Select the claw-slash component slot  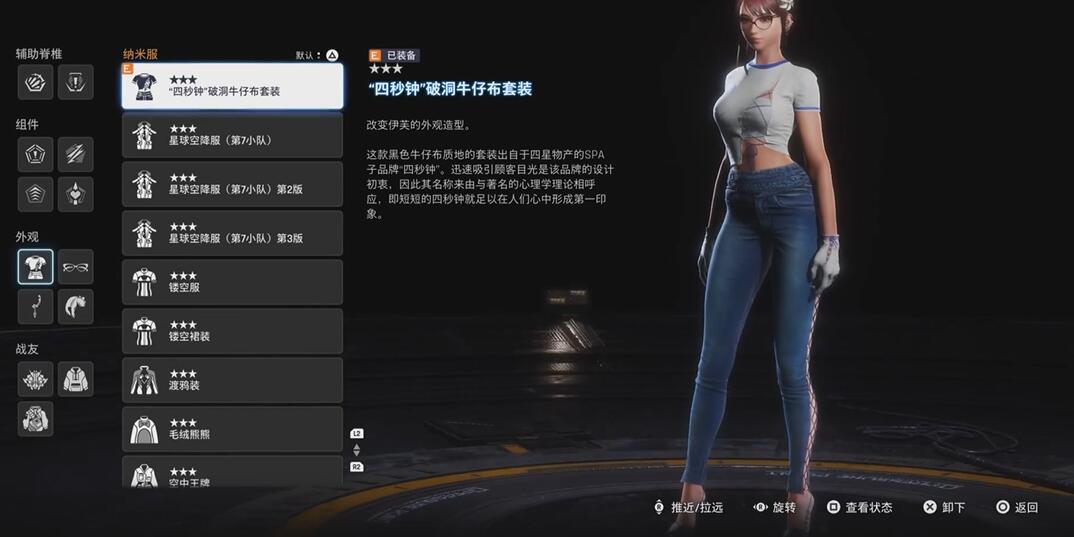pyautogui.click(x=76, y=155)
